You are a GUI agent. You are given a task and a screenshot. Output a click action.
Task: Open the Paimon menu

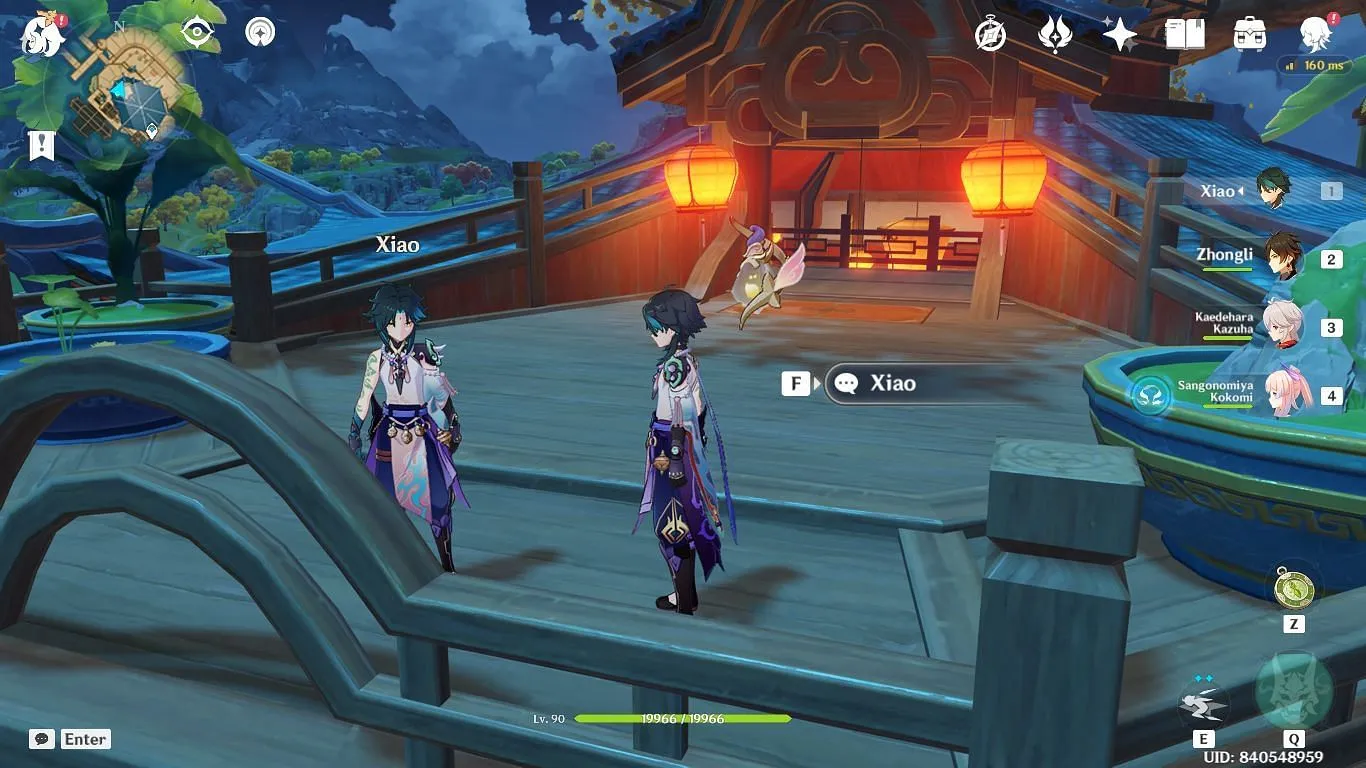(42, 36)
